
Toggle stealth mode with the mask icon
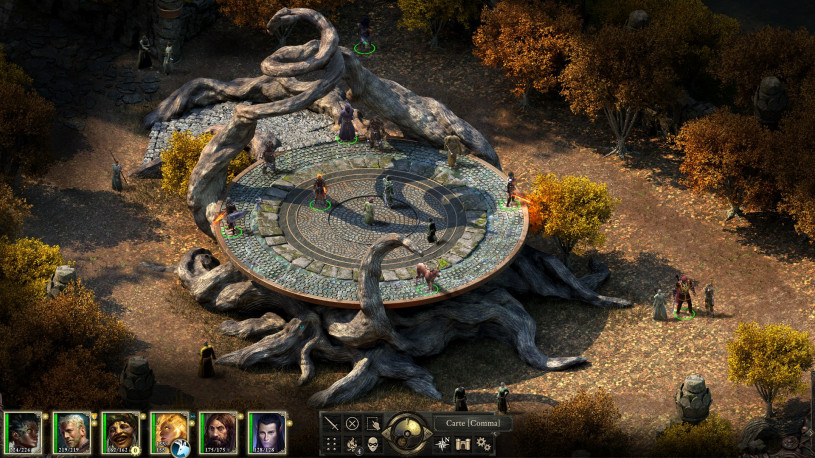(x=373, y=443)
